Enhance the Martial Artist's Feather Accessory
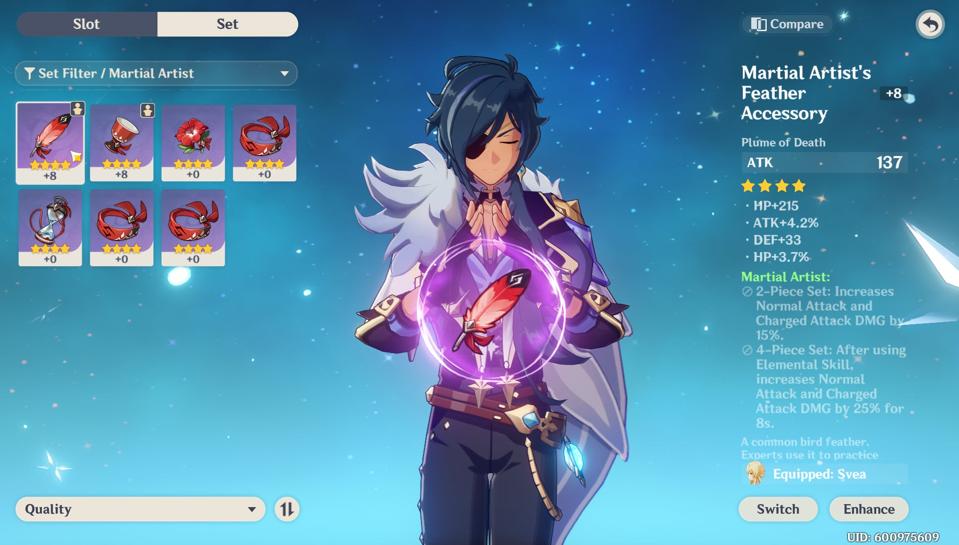The height and width of the screenshot is (545, 959). tap(868, 509)
